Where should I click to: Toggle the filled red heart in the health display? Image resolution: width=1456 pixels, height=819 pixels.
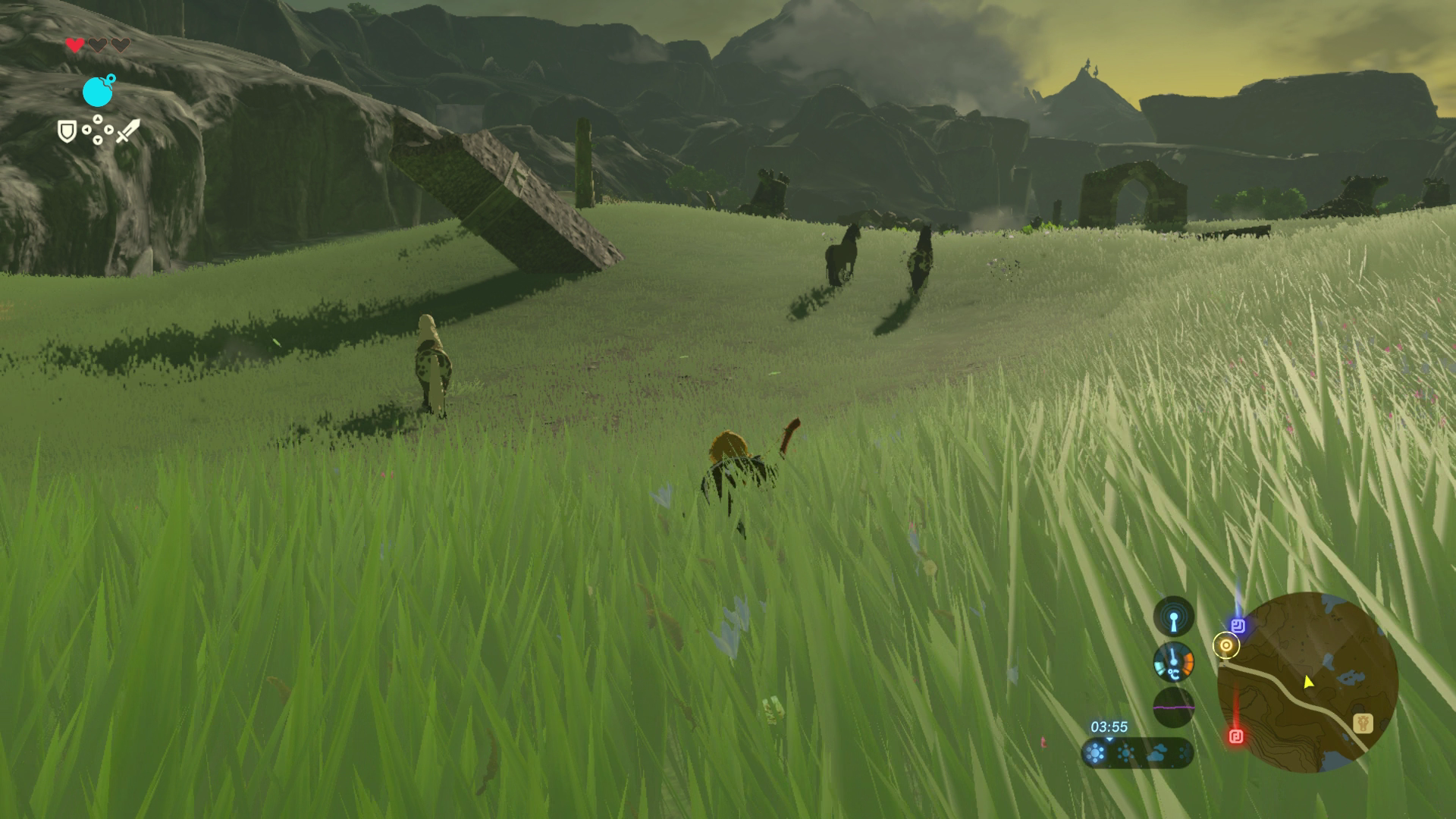tap(74, 45)
